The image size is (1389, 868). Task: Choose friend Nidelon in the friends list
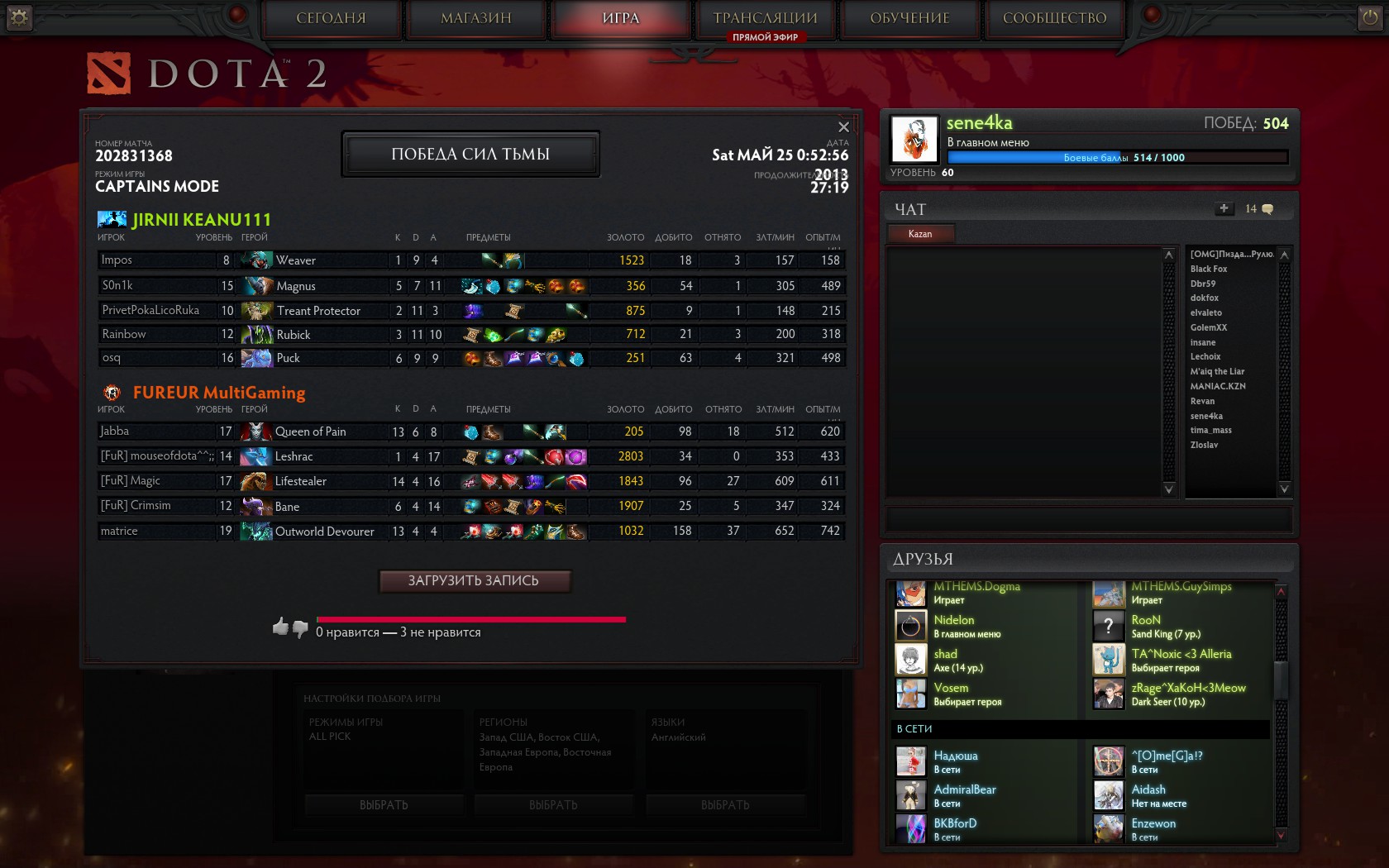pos(954,620)
